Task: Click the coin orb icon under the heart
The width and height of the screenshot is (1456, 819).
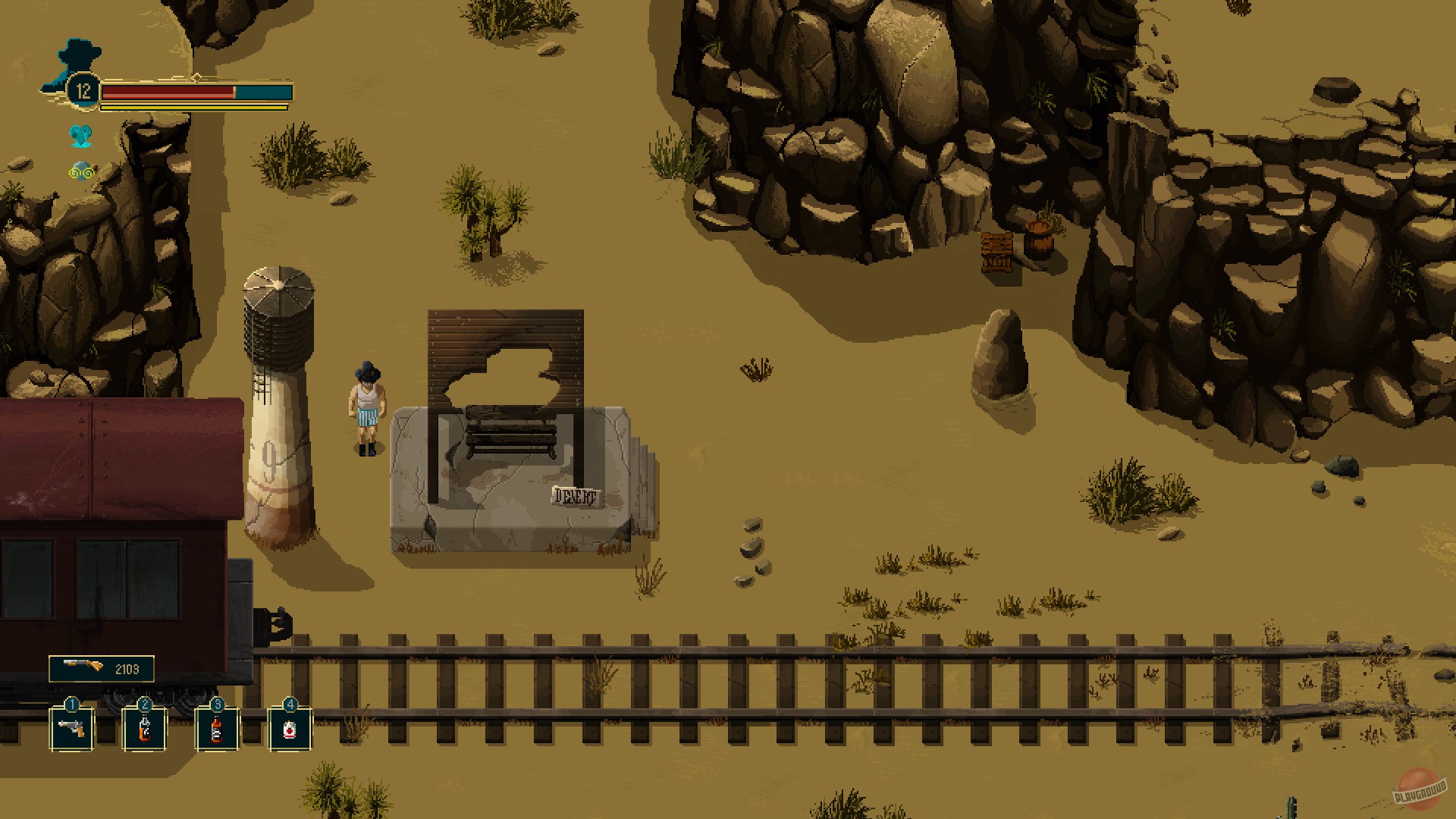Action: click(80, 171)
